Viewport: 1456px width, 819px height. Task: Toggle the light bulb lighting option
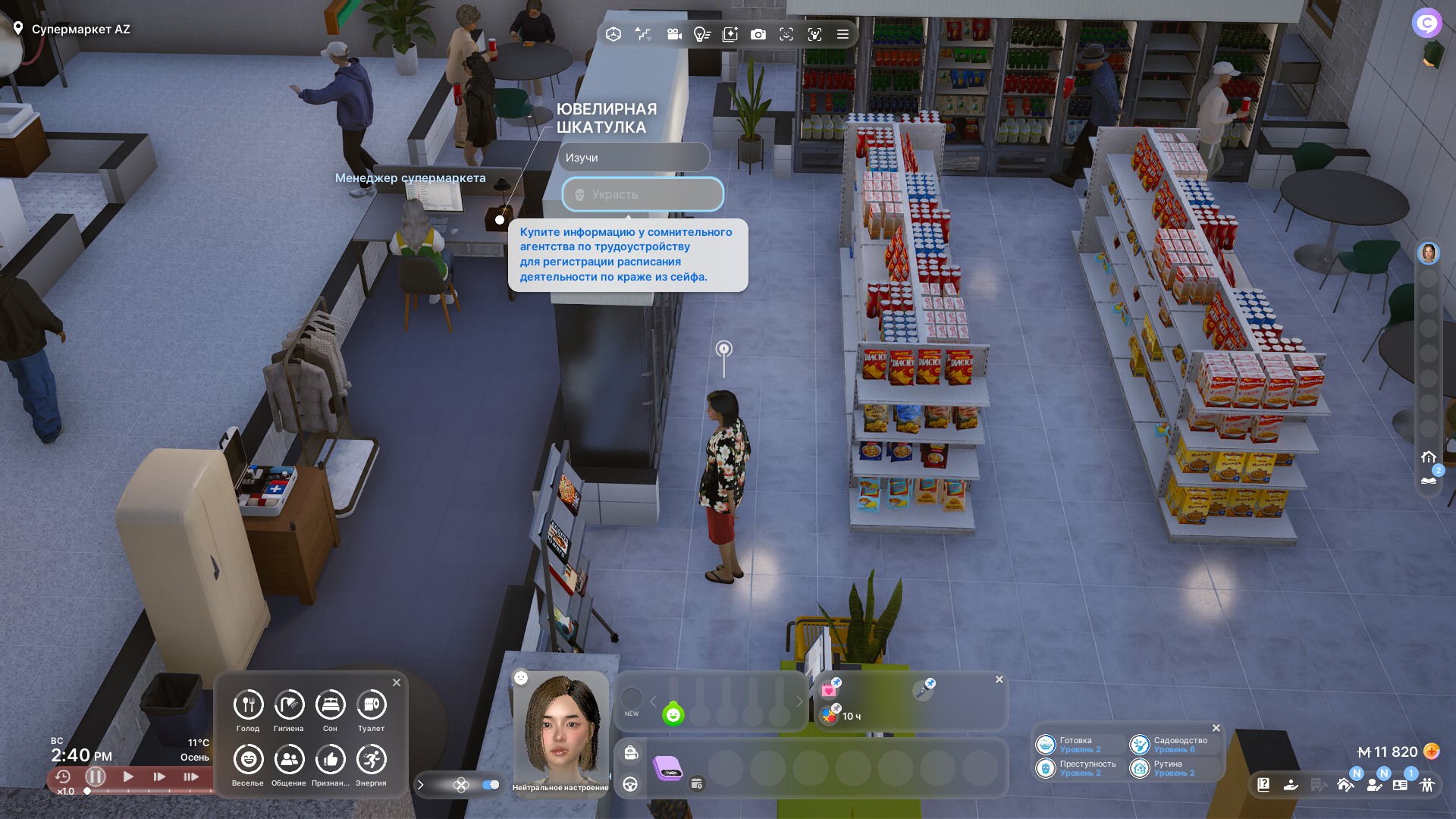click(701, 34)
